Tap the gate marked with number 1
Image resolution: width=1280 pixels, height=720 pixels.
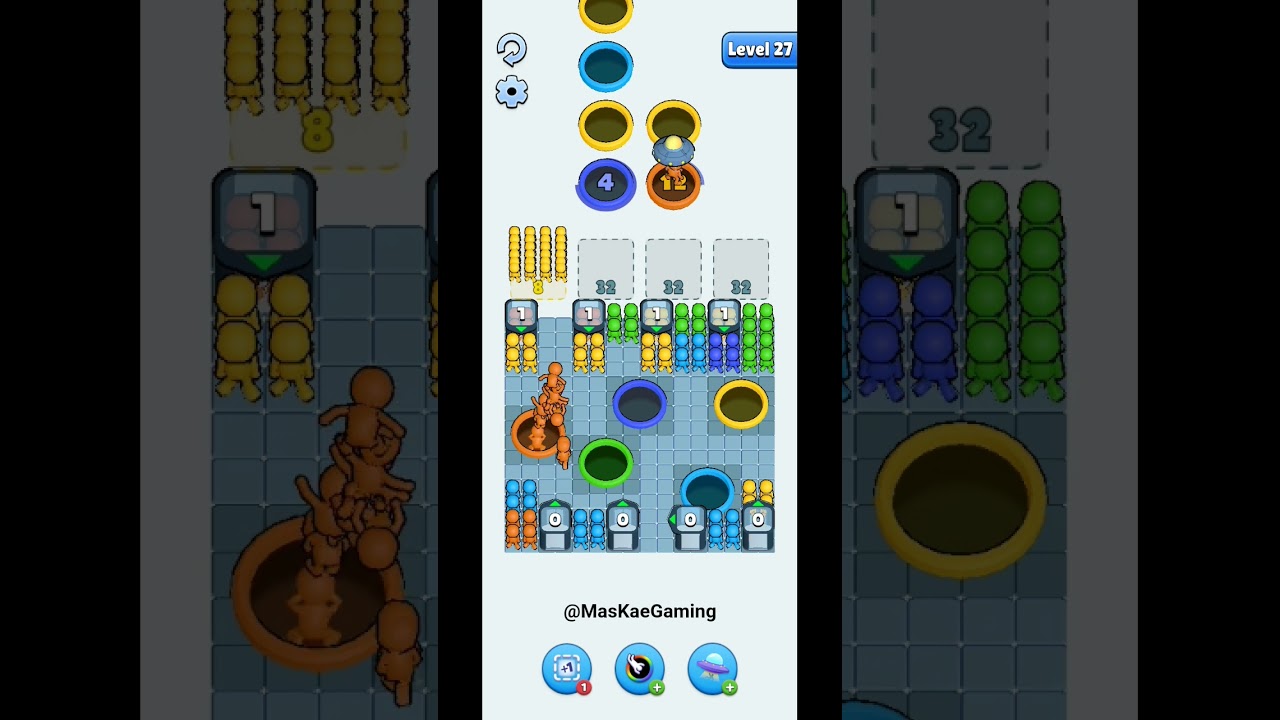(x=519, y=314)
